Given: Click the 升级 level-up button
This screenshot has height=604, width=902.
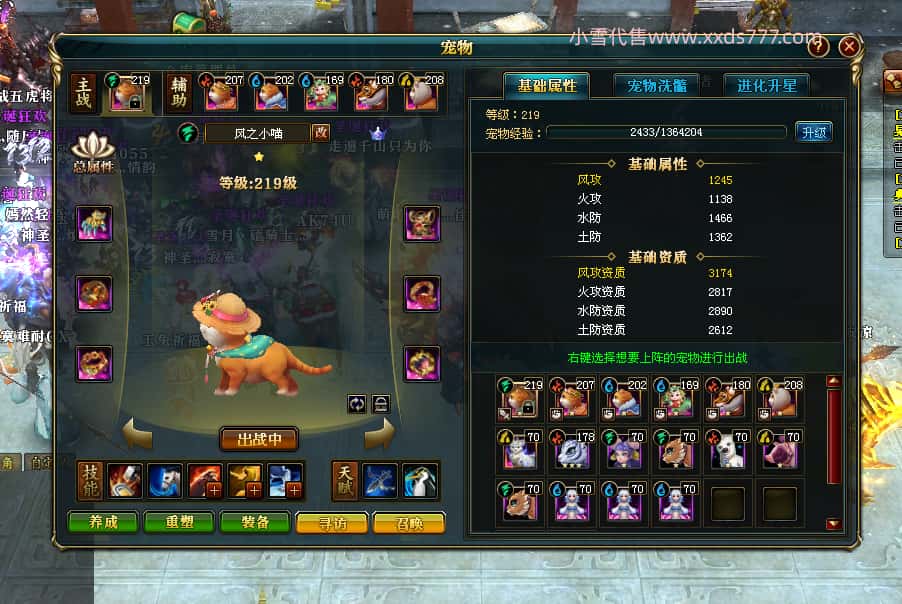Looking at the screenshot, I should (813, 132).
